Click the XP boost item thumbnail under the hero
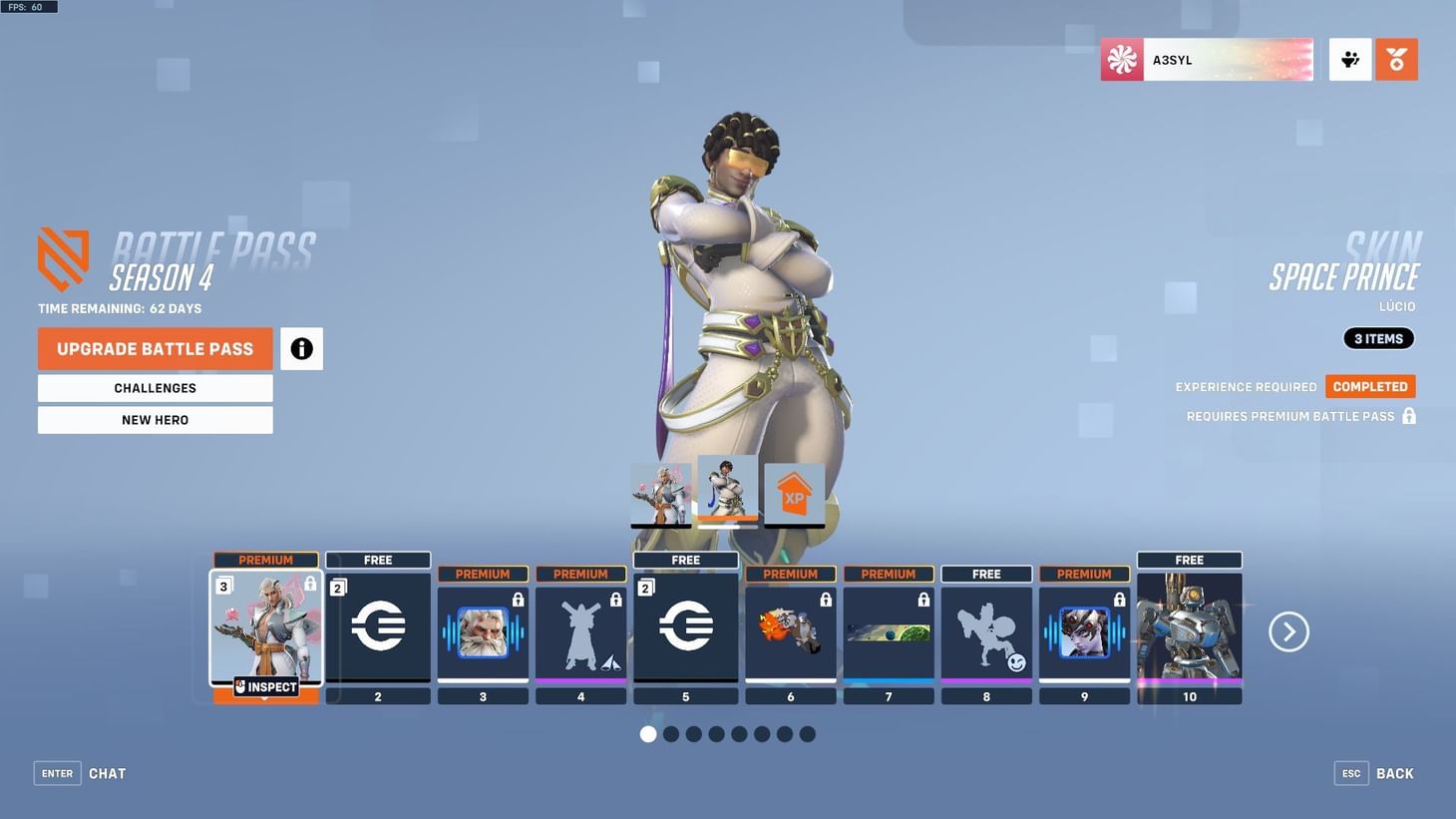This screenshot has height=819, width=1456. click(793, 492)
